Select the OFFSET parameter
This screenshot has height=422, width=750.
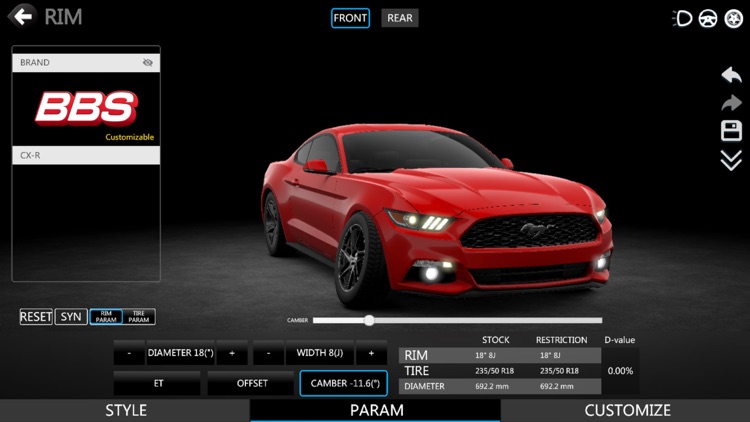[x=251, y=383]
